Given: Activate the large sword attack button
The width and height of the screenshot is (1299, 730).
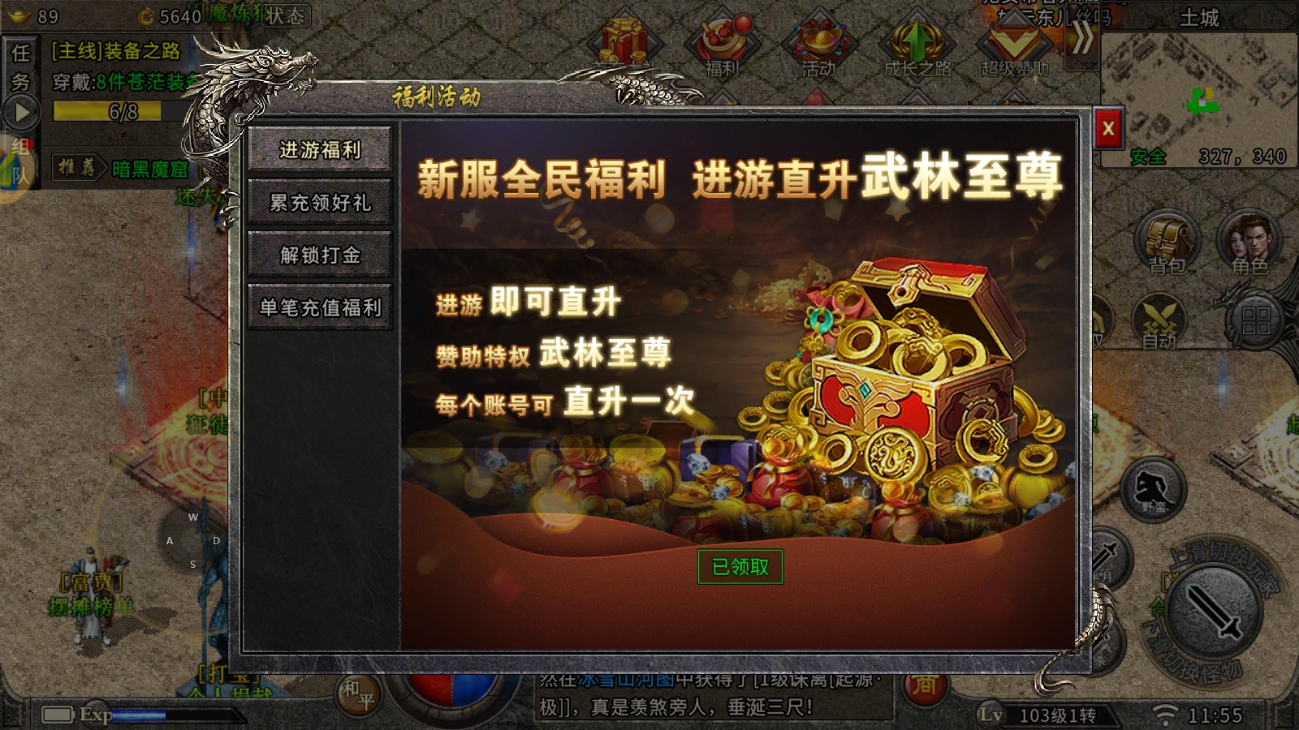Looking at the screenshot, I should (1213, 611).
